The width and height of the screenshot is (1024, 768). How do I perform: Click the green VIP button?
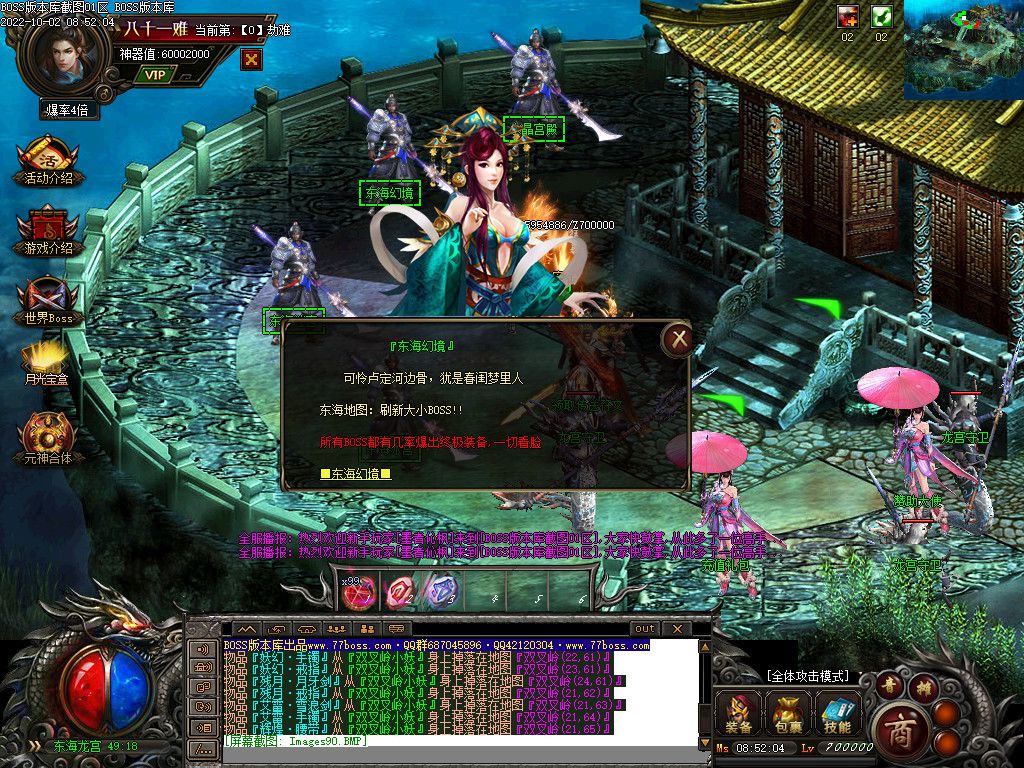154,74
